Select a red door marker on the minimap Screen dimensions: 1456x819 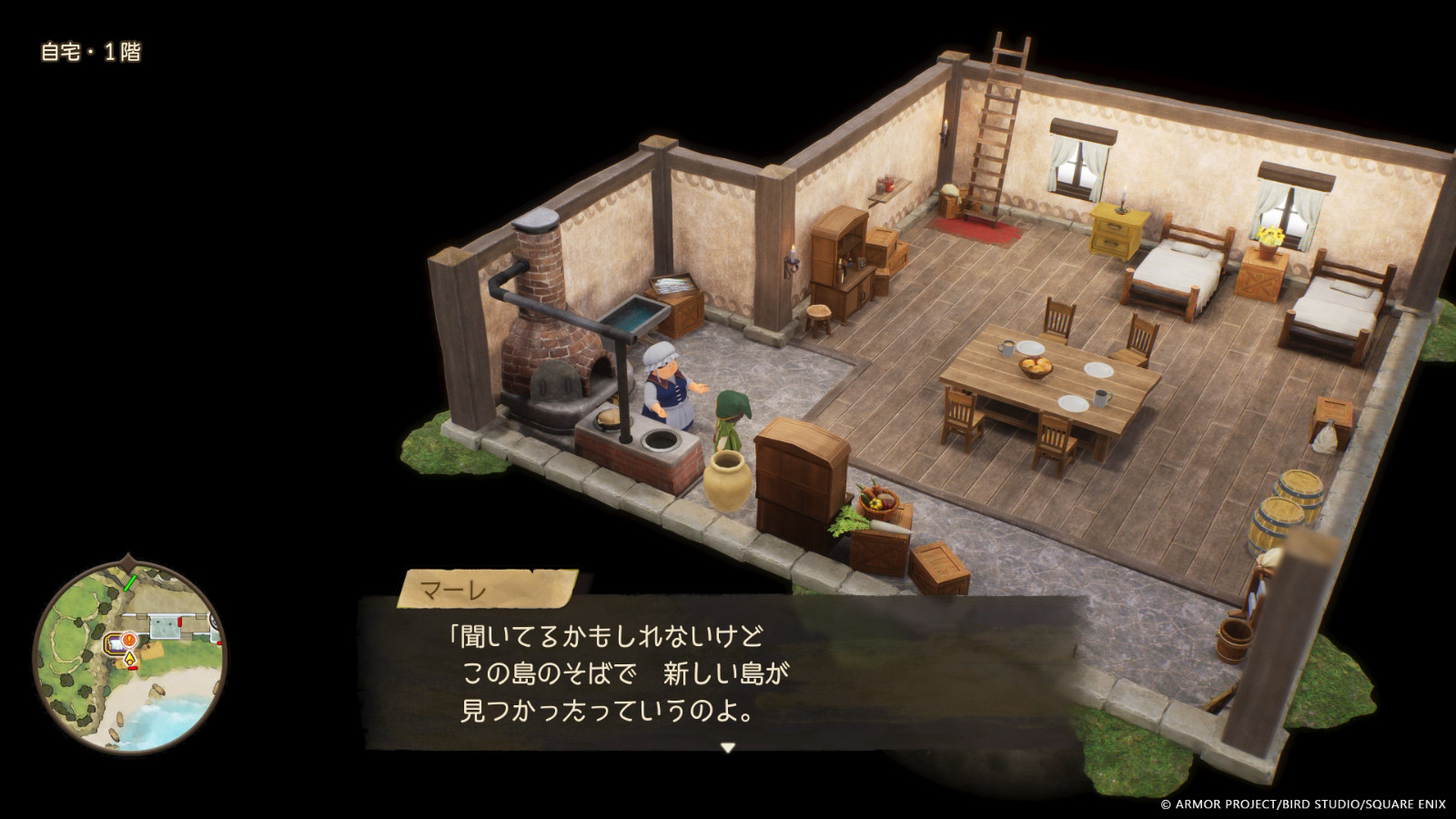click(179, 622)
